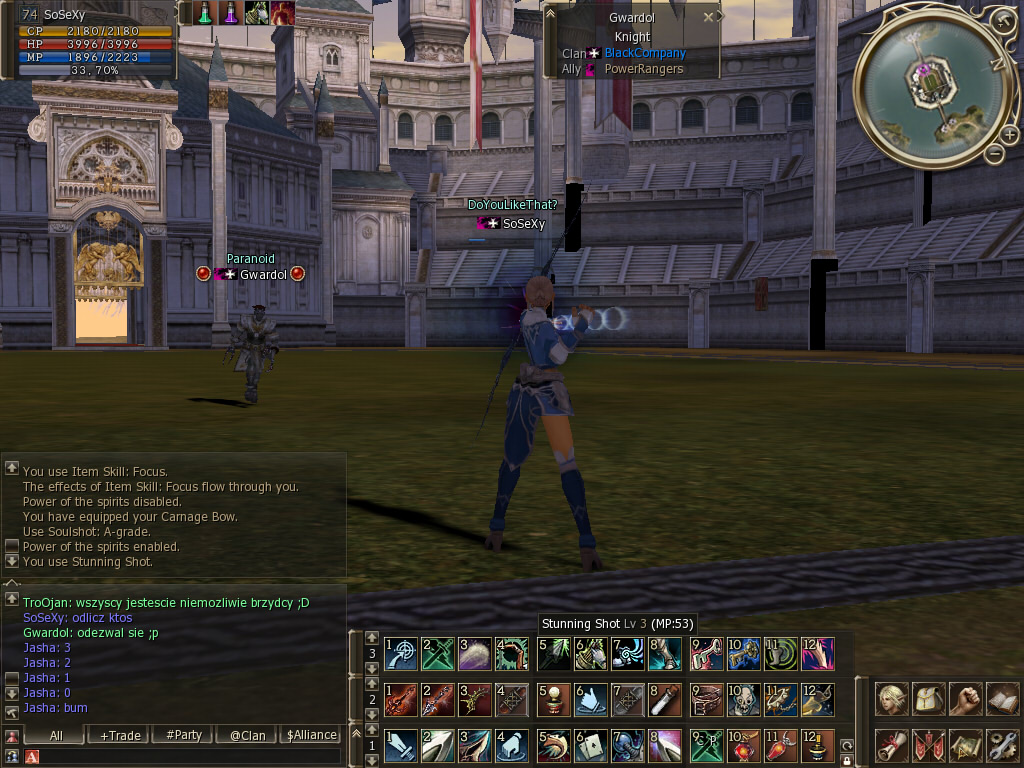
Task: Use the skull mask item in hotbar
Action: click(x=744, y=699)
